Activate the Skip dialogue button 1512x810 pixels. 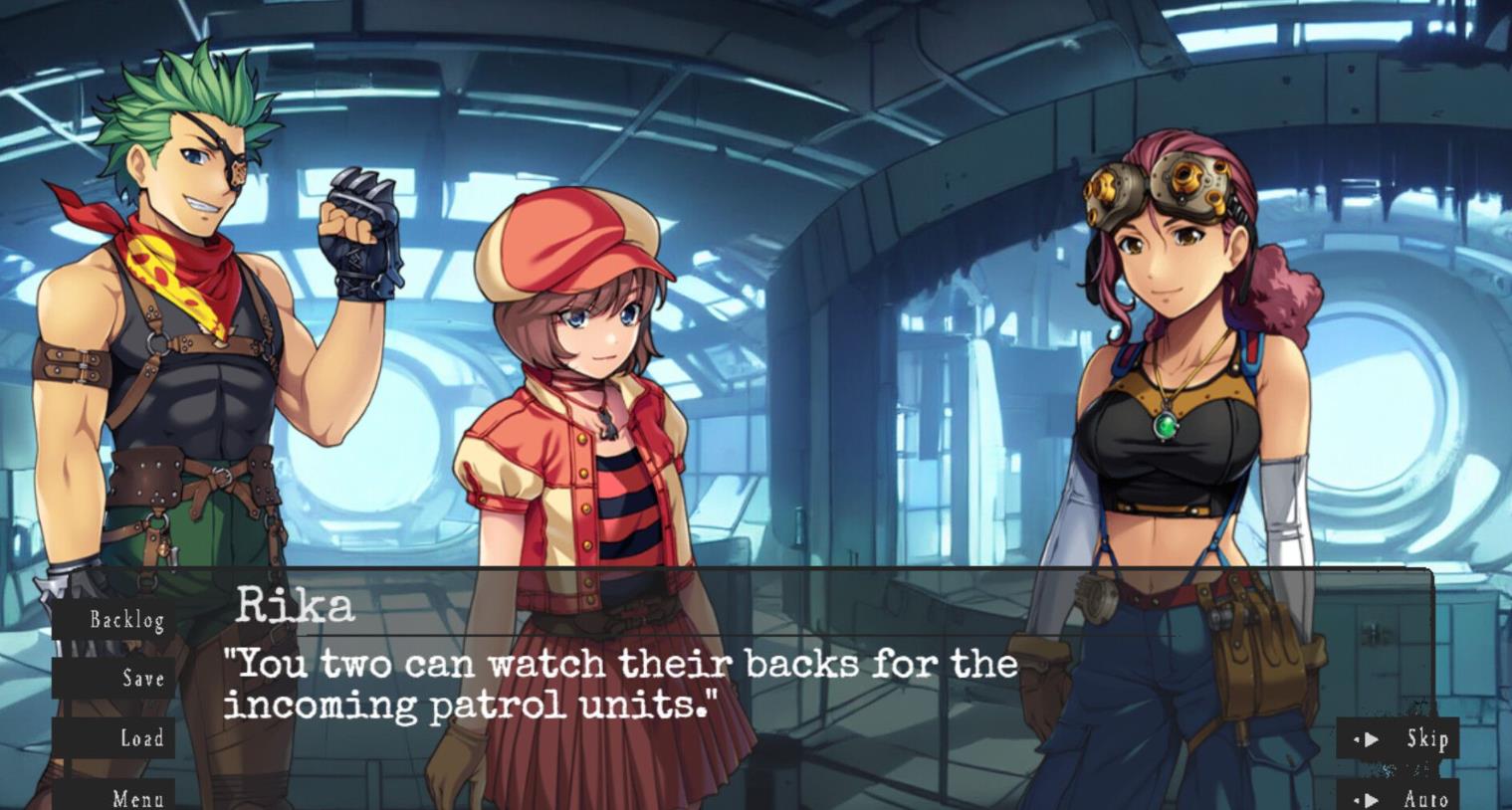pos(1400,739)
